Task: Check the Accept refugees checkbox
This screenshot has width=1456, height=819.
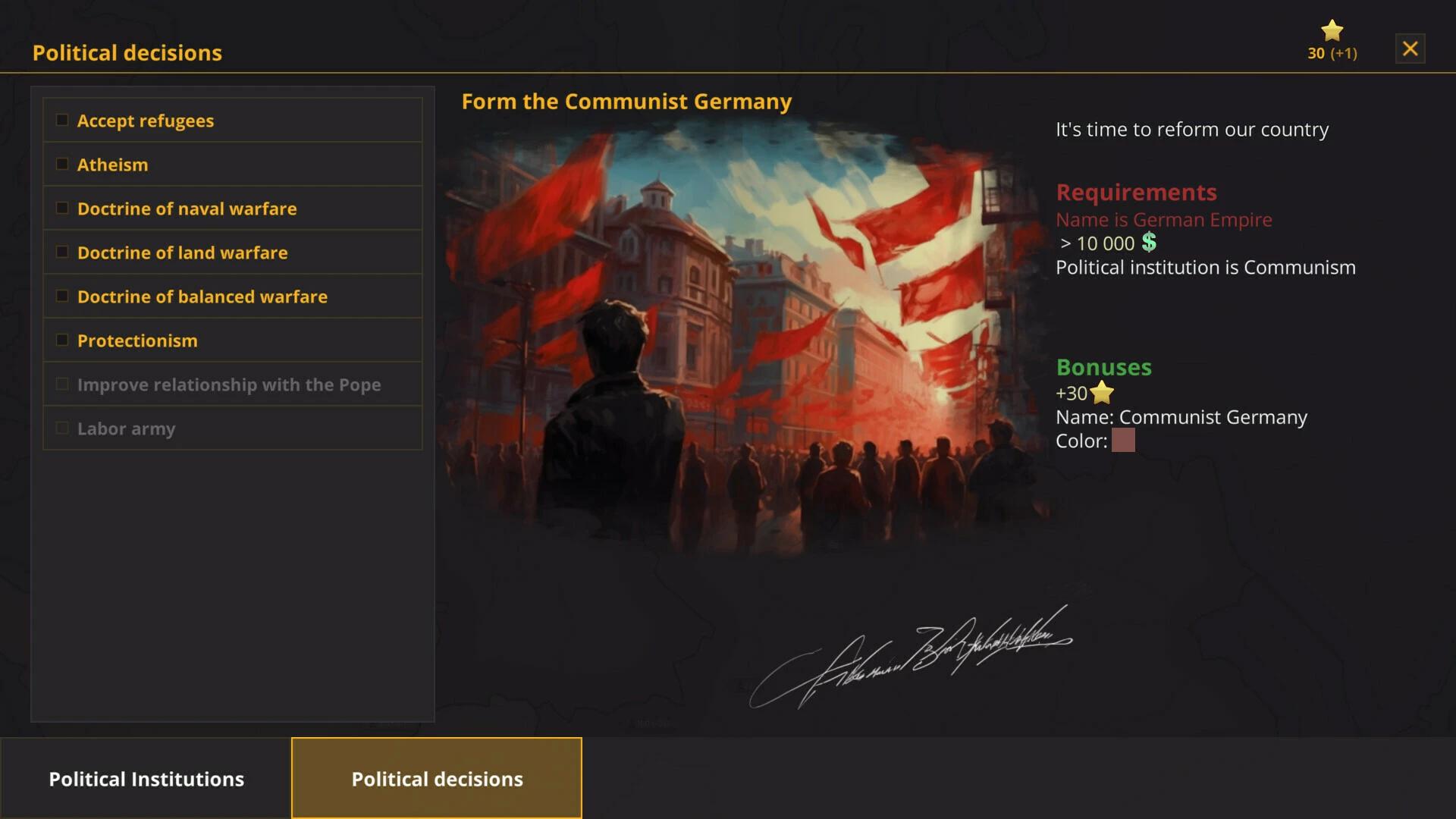Action: click(x=61, y=118)
